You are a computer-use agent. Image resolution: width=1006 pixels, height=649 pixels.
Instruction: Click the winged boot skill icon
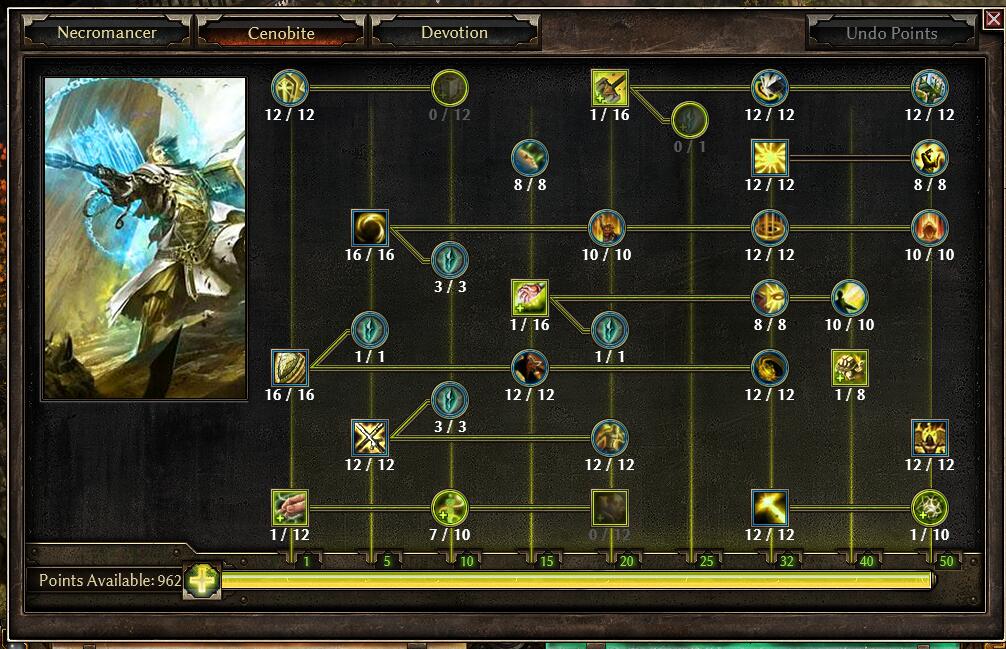pyautogui.click(x=770, y=88)
